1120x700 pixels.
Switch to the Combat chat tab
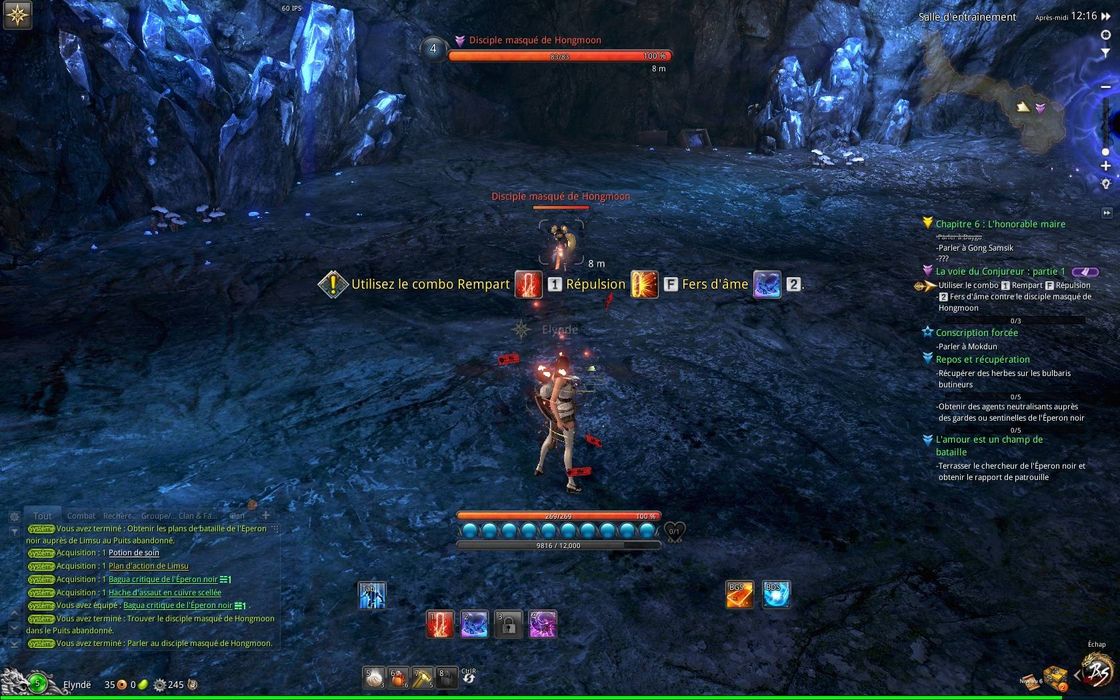(x=81, y=516)
